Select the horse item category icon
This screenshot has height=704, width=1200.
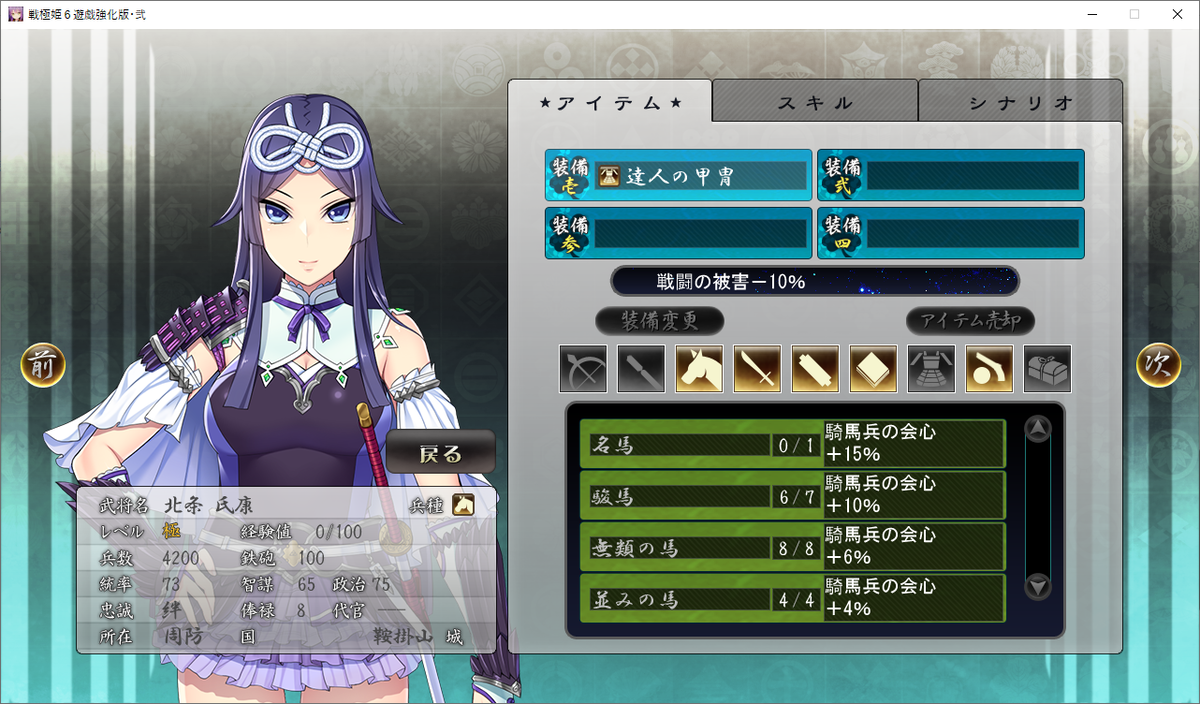(699, 368)
